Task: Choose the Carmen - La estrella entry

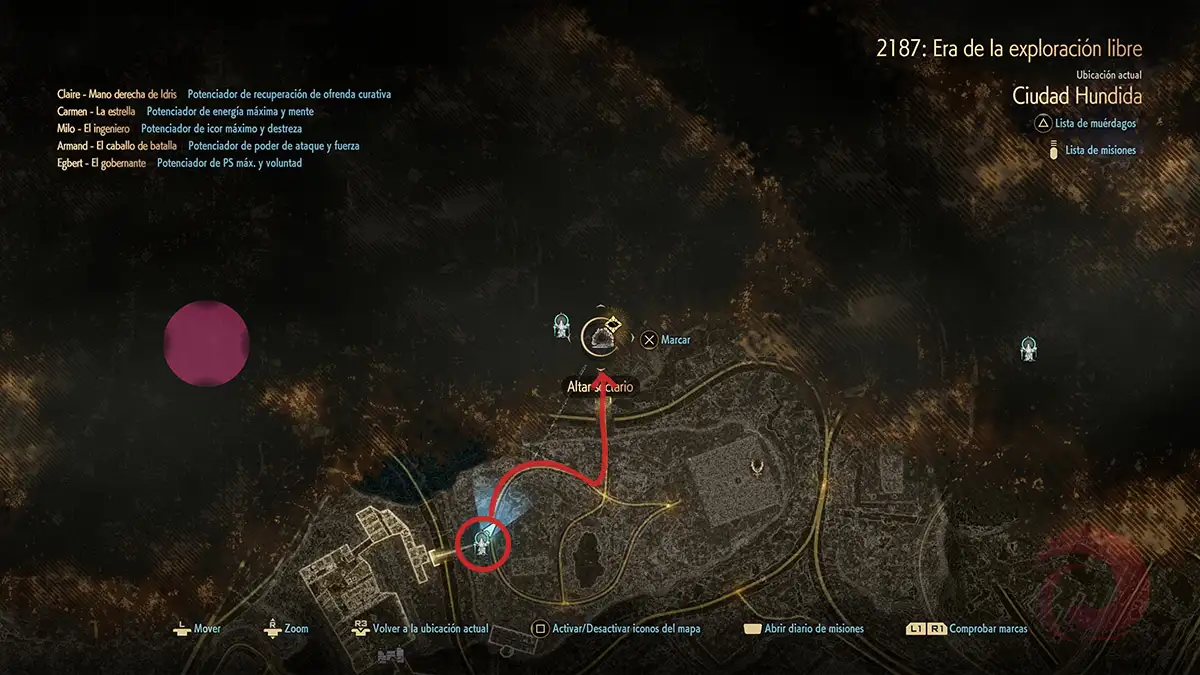Action: tap(96, 111)
